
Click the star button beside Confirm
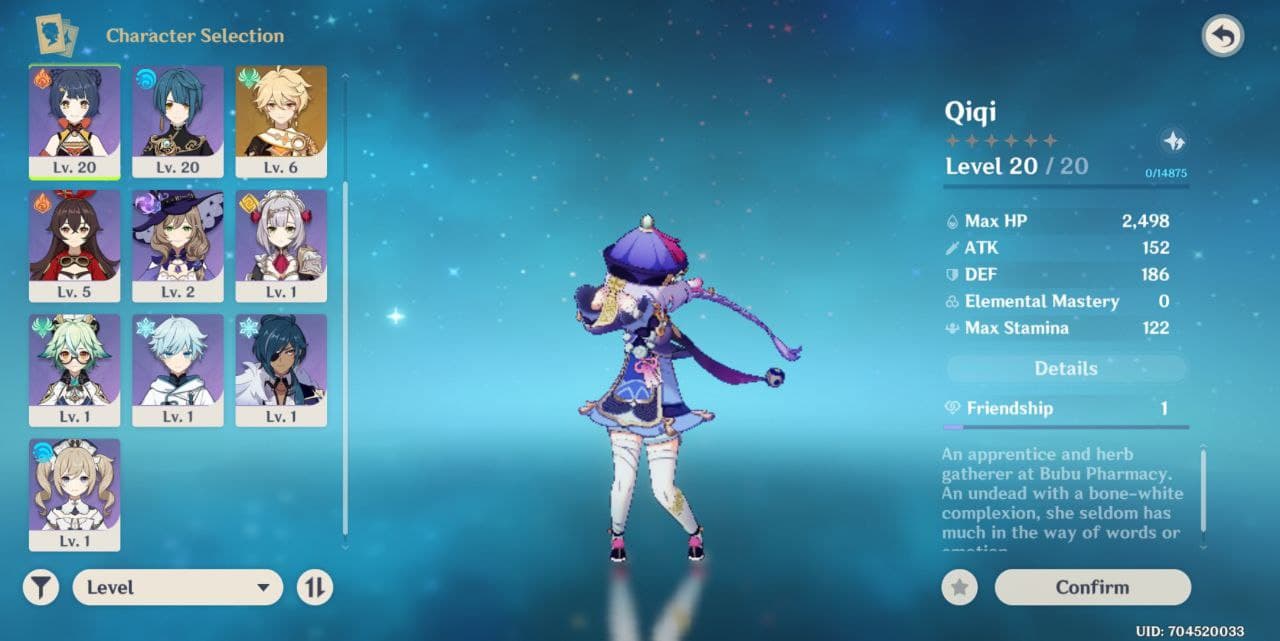click(959, 587)
